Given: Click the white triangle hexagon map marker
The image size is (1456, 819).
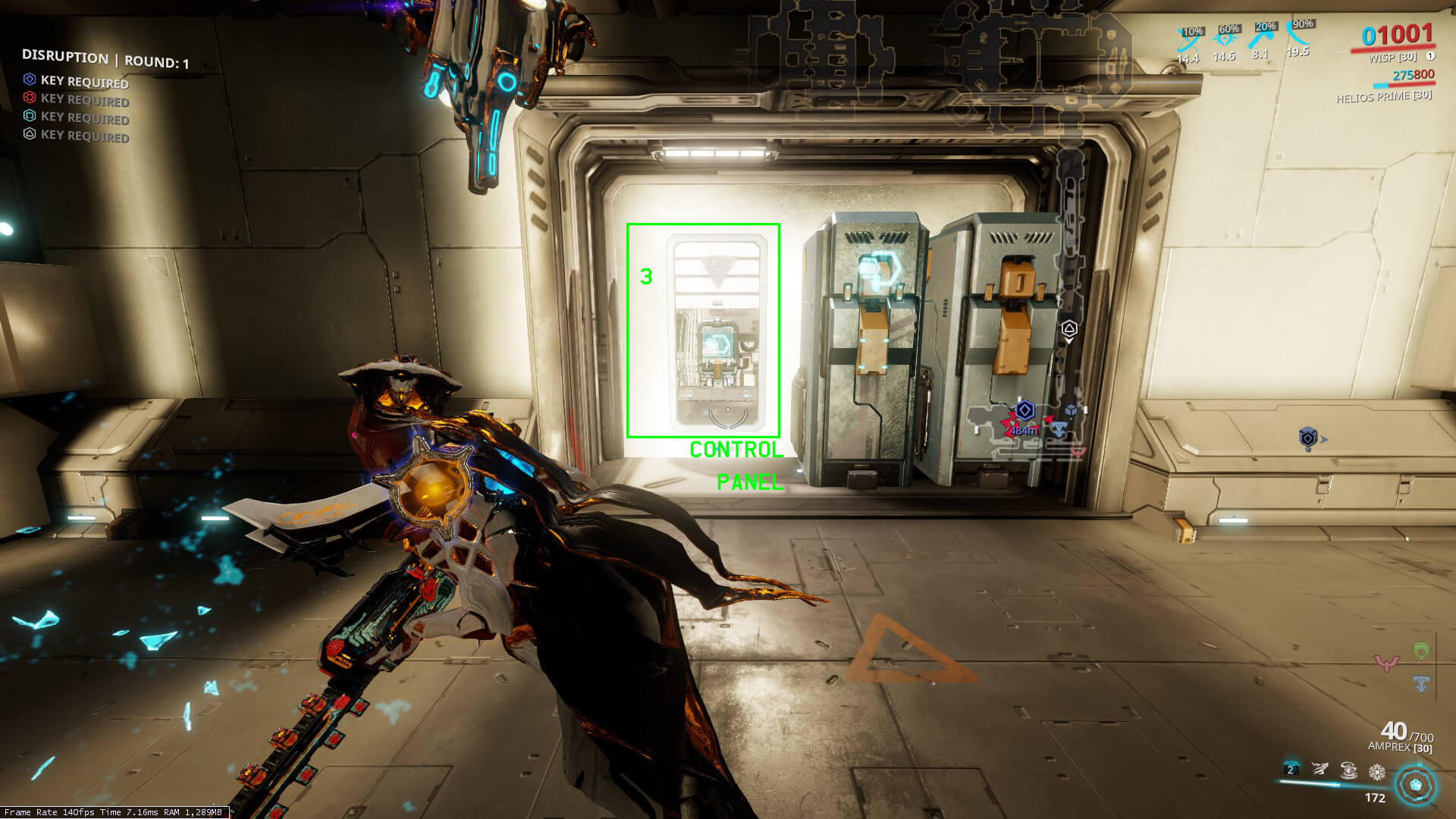Looking at the screenshot, I should point(1069,329).
